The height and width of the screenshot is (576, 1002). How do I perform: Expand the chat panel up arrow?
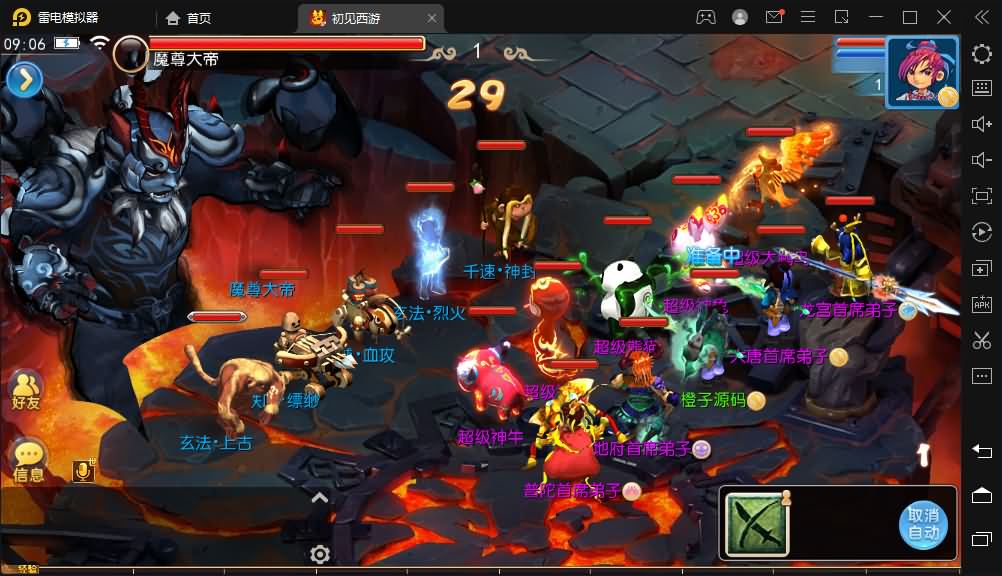tap(320, 497)
